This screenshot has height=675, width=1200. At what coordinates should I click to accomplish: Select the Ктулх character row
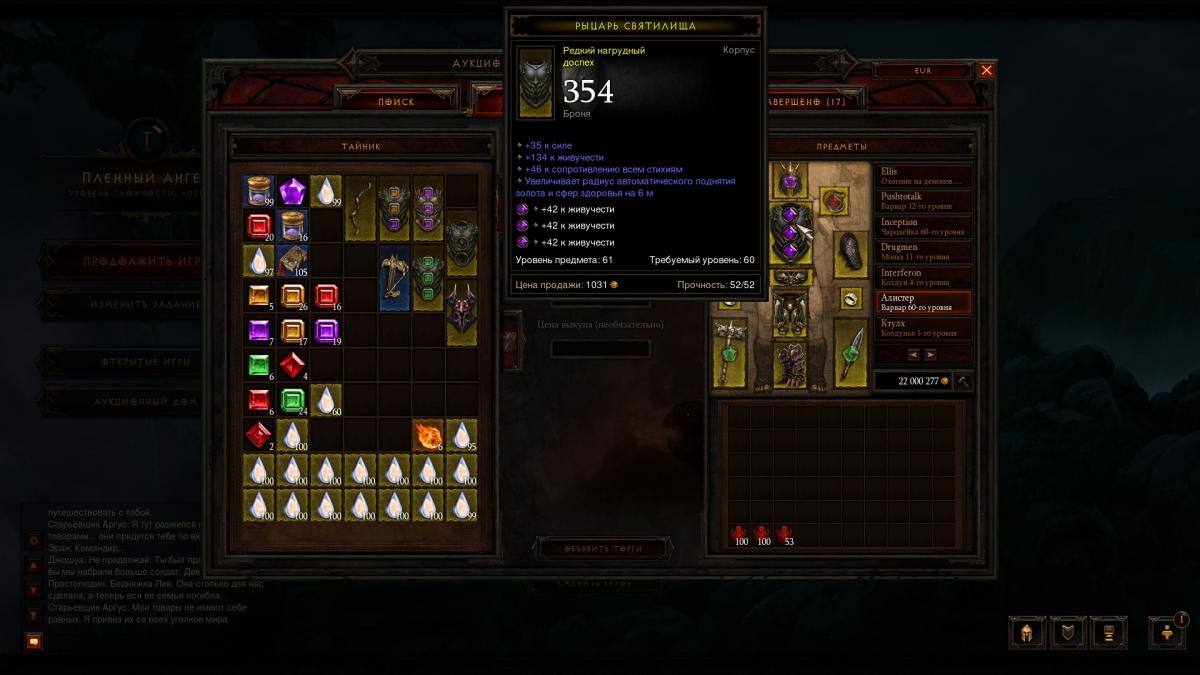[923, 328]
